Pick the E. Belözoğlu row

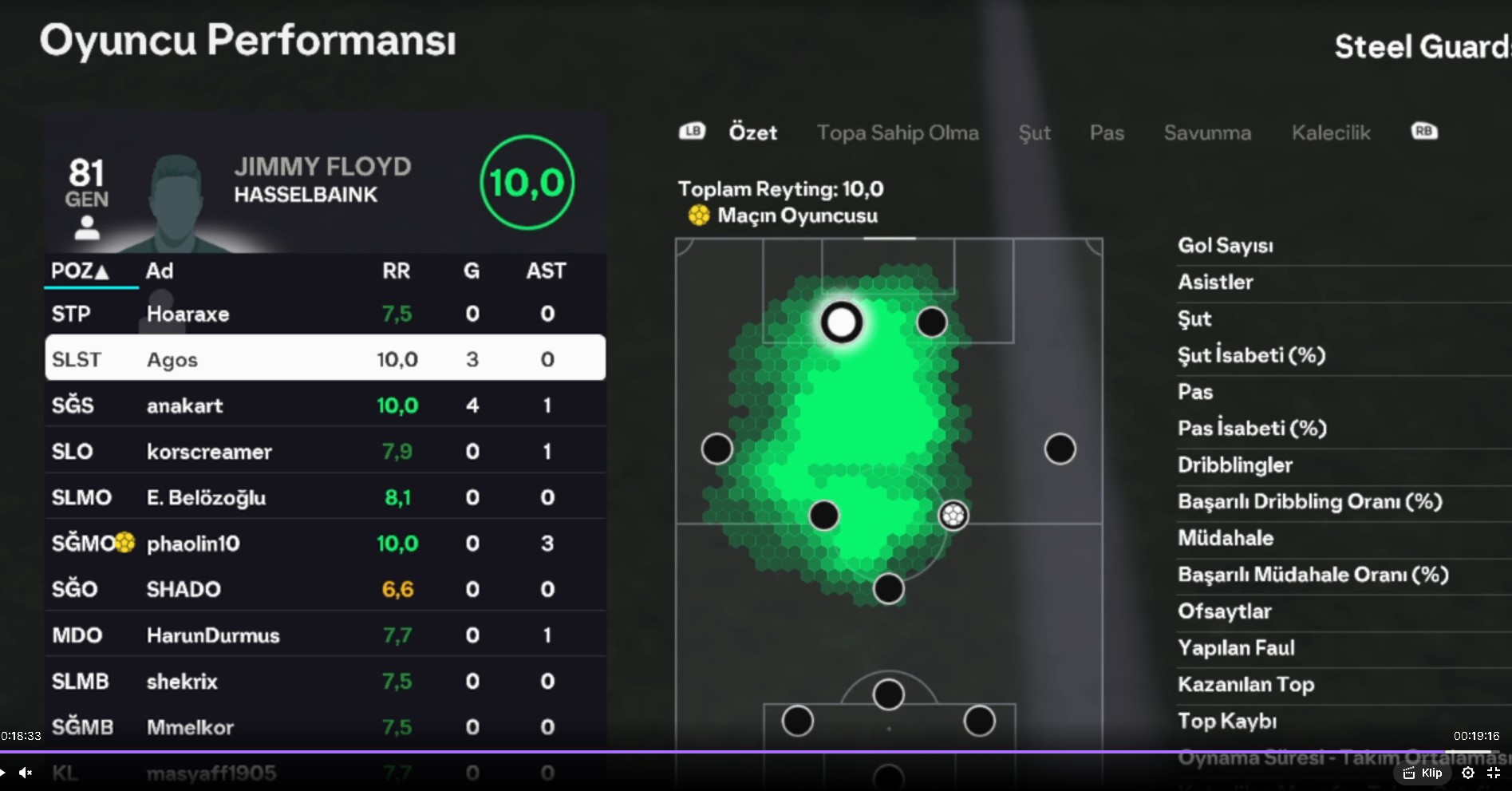325,497
